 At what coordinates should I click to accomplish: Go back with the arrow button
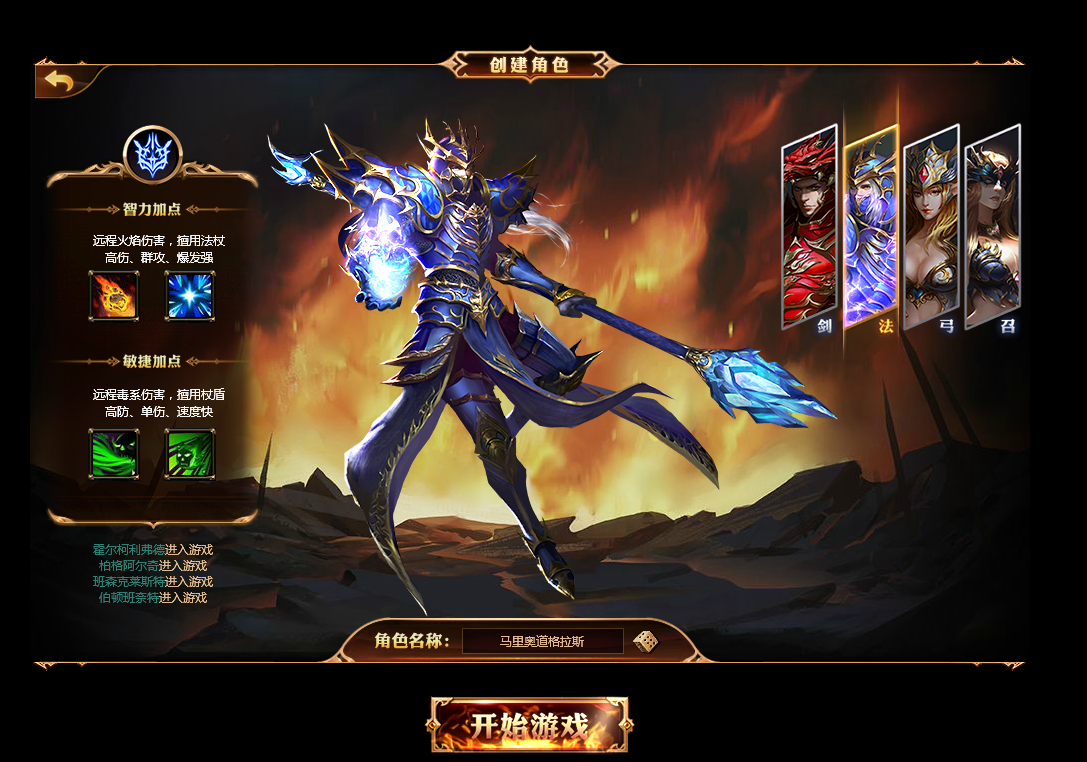click(58, 81)
